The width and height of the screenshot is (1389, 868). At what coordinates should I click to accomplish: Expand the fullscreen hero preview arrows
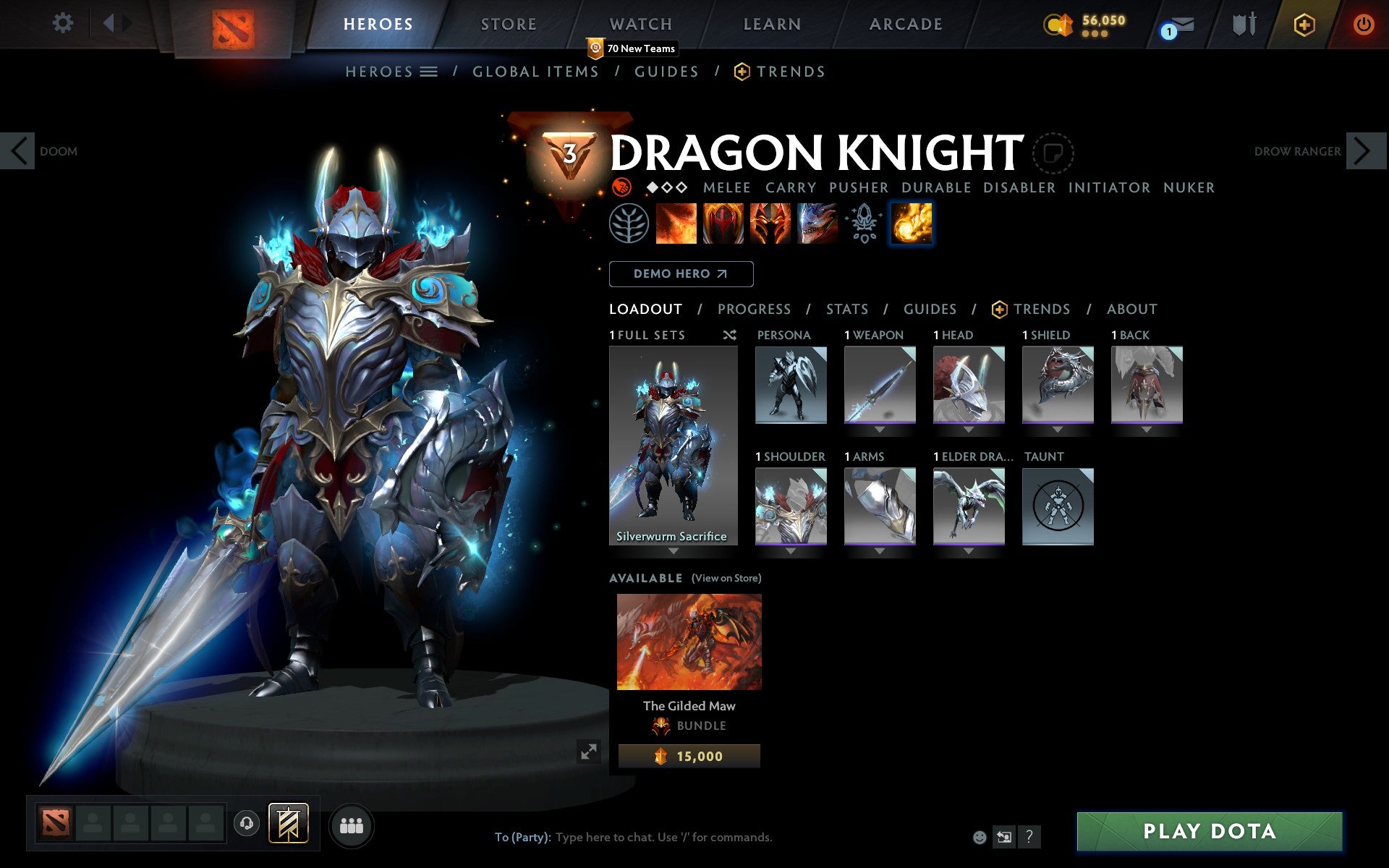588,751
